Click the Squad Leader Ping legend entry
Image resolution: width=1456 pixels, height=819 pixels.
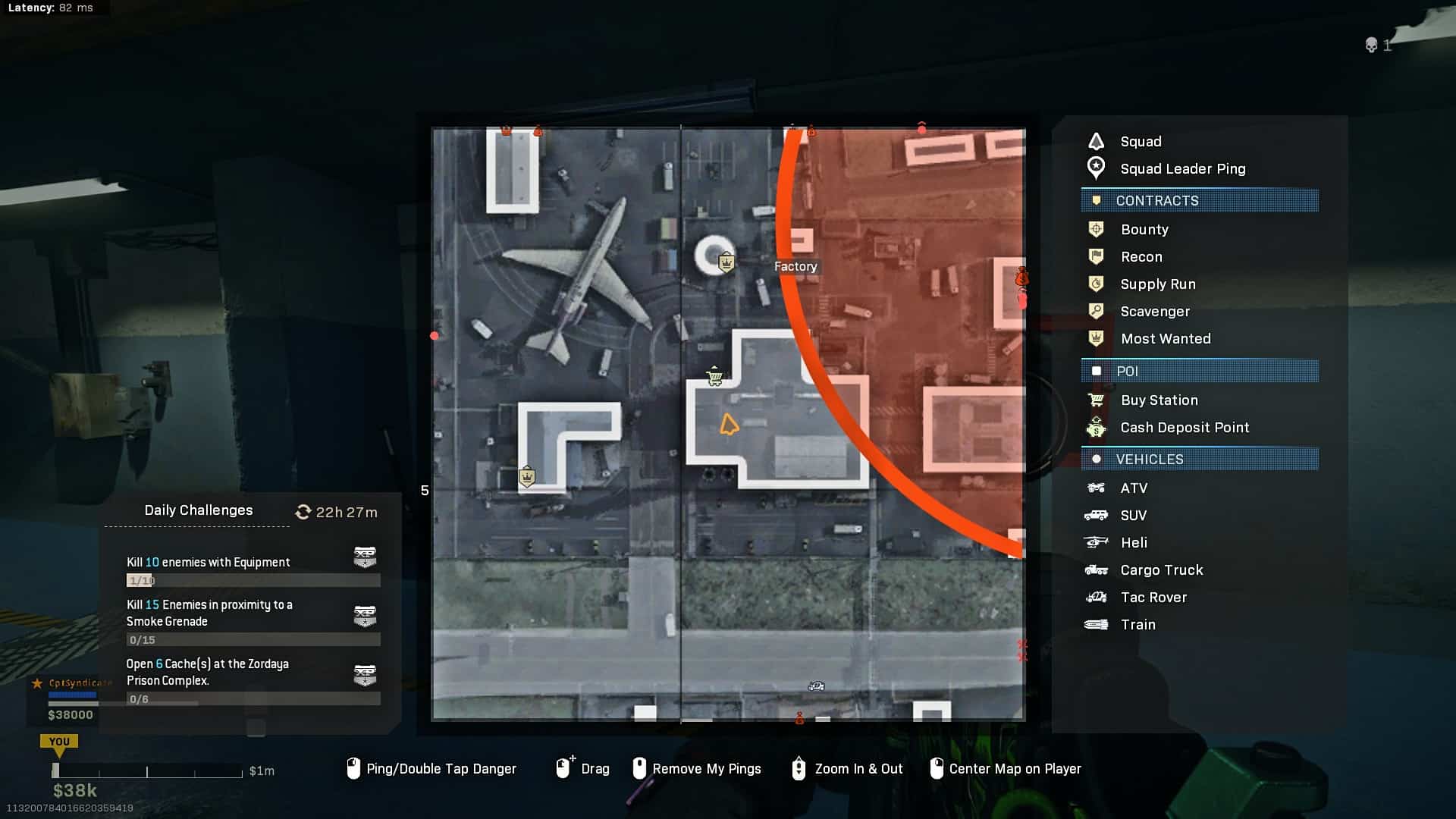point(1182,169)
